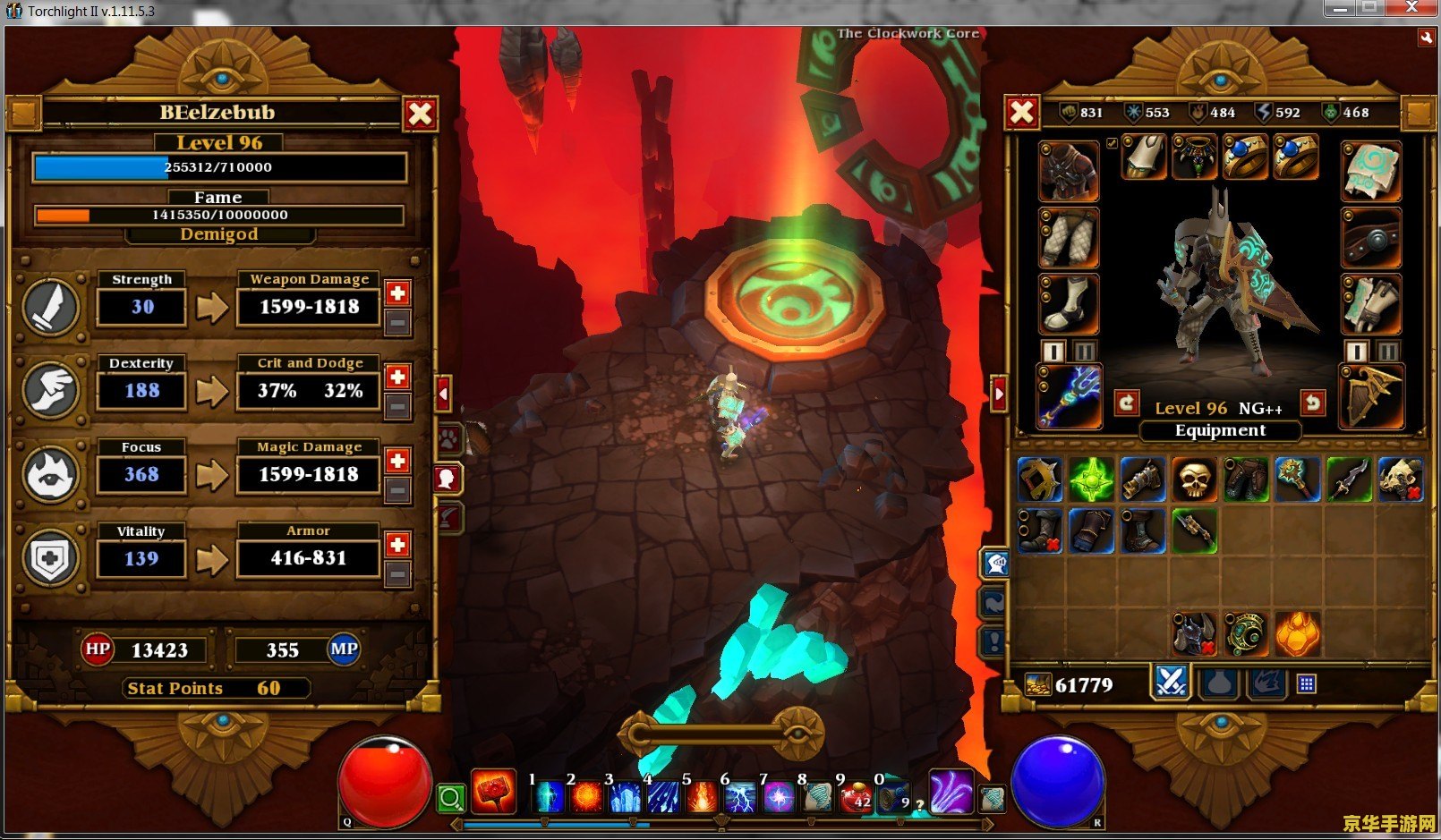The image size is (1441, 840).
Task: Select the equipped shield slot
Action: 1371,395
